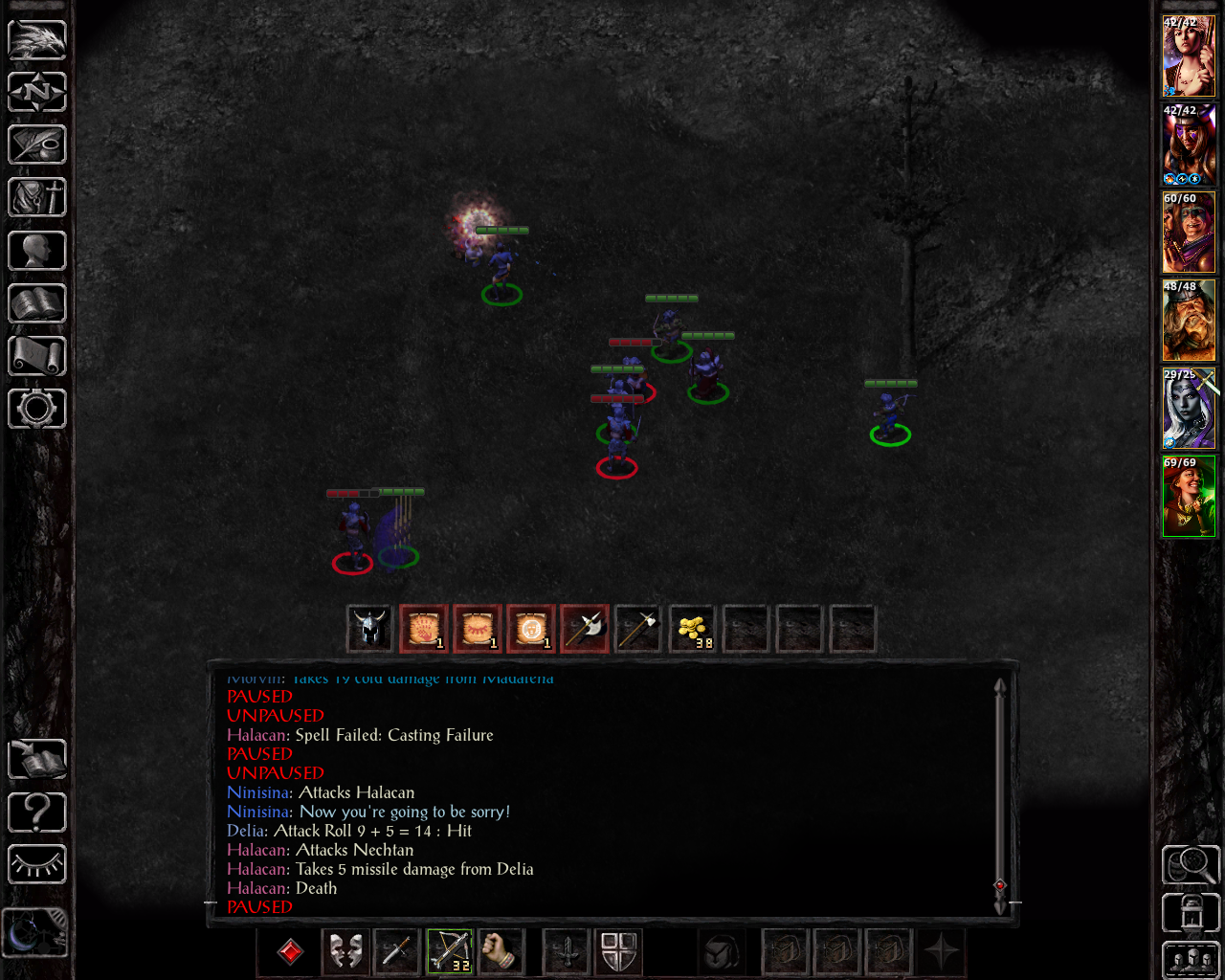Switch to the fist weapon slot
Image resolution: width=1225 pixels, height=980 pixels.
[501, 951]
